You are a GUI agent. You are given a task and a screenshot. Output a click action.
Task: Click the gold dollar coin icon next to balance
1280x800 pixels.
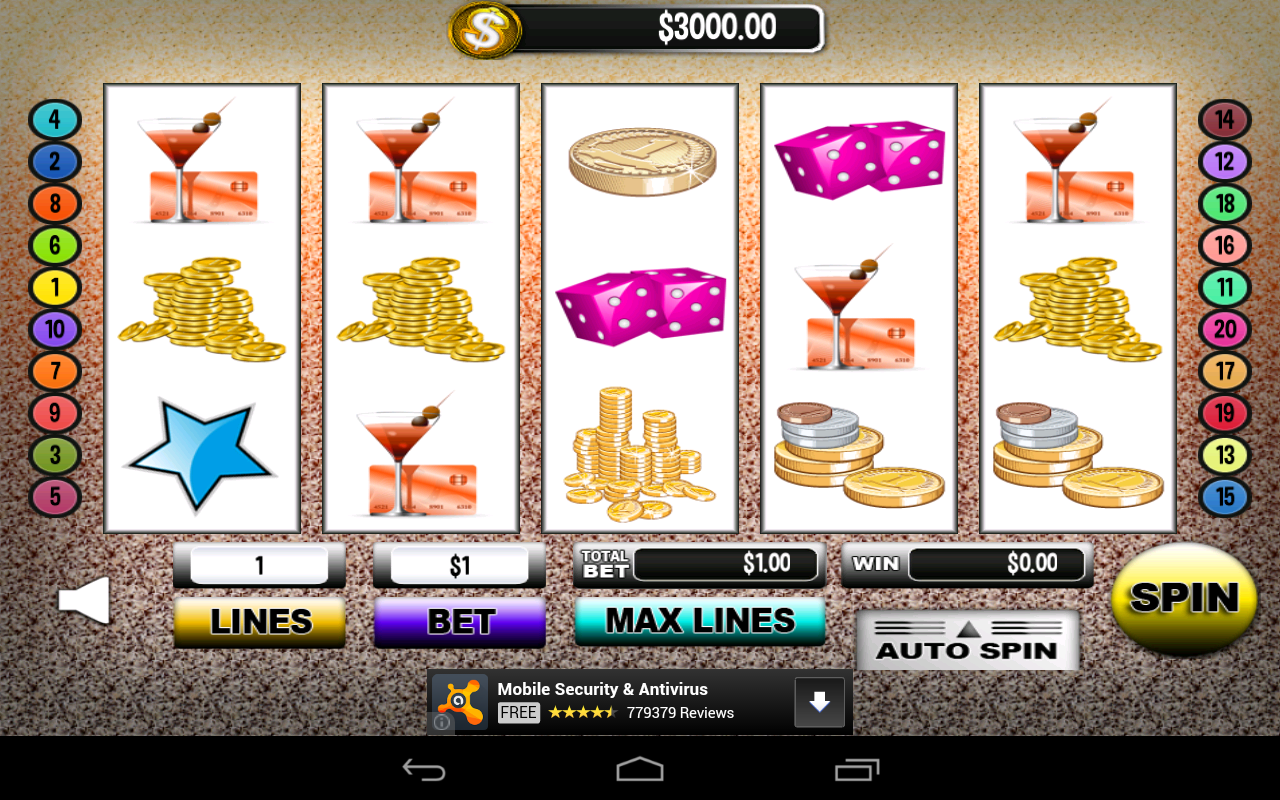click(x=485, y=30)
